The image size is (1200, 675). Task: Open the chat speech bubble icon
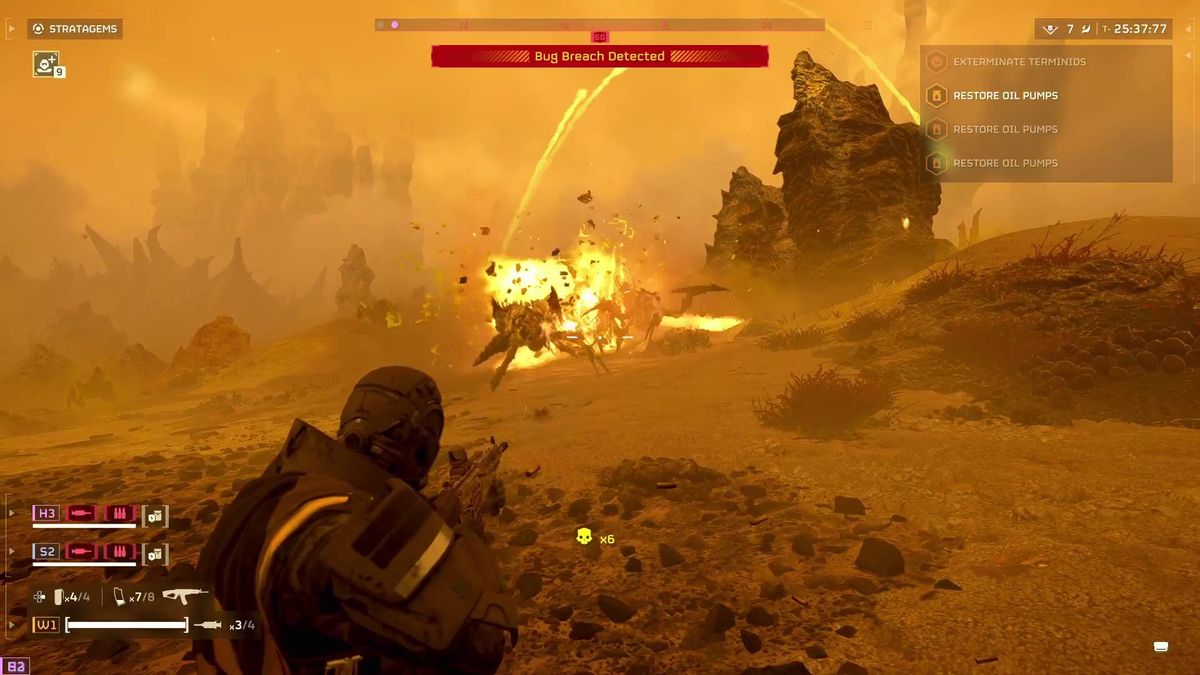pyautogui.click(x=1160, y=647)
